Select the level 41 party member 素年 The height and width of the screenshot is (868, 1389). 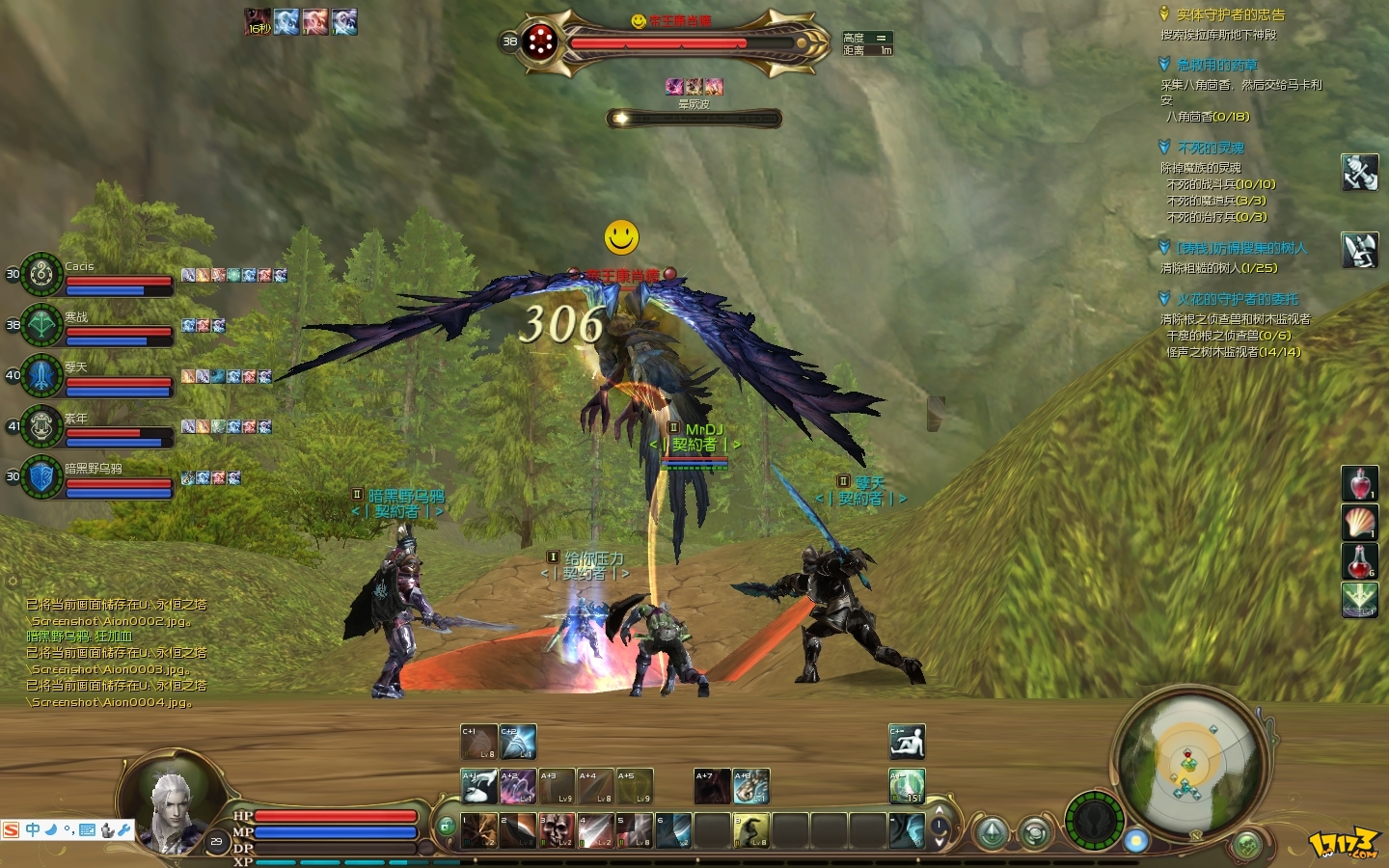pos(42,425)
